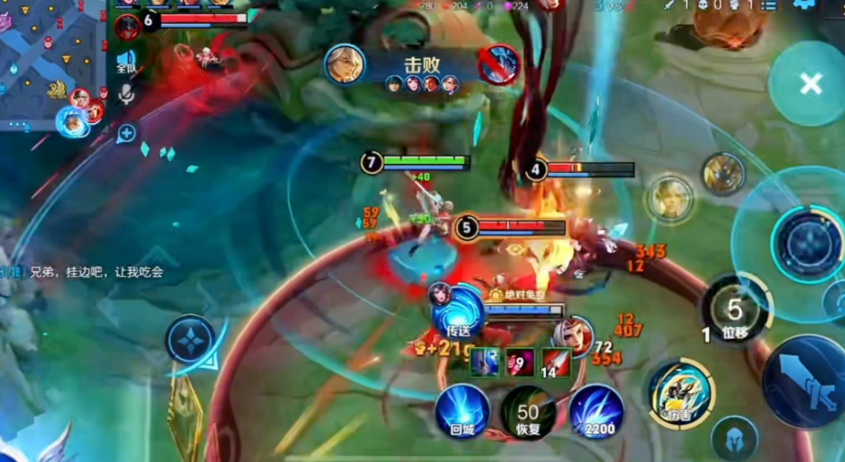Cancel the skill with the X button
This screenshot has width=845, height=462.
[810, 84]
